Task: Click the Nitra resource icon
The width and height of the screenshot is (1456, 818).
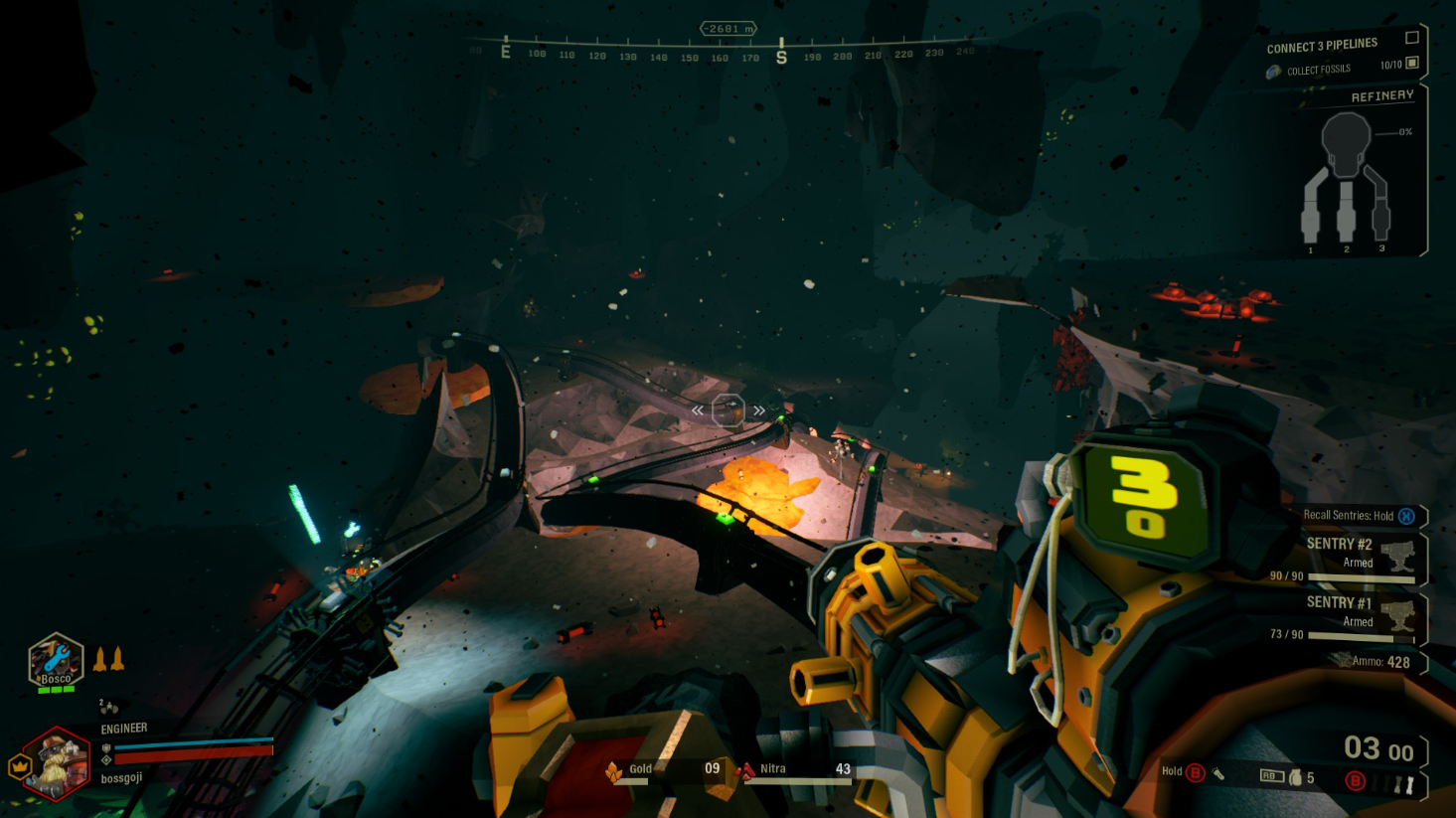Action: click(x=745, y=771)
